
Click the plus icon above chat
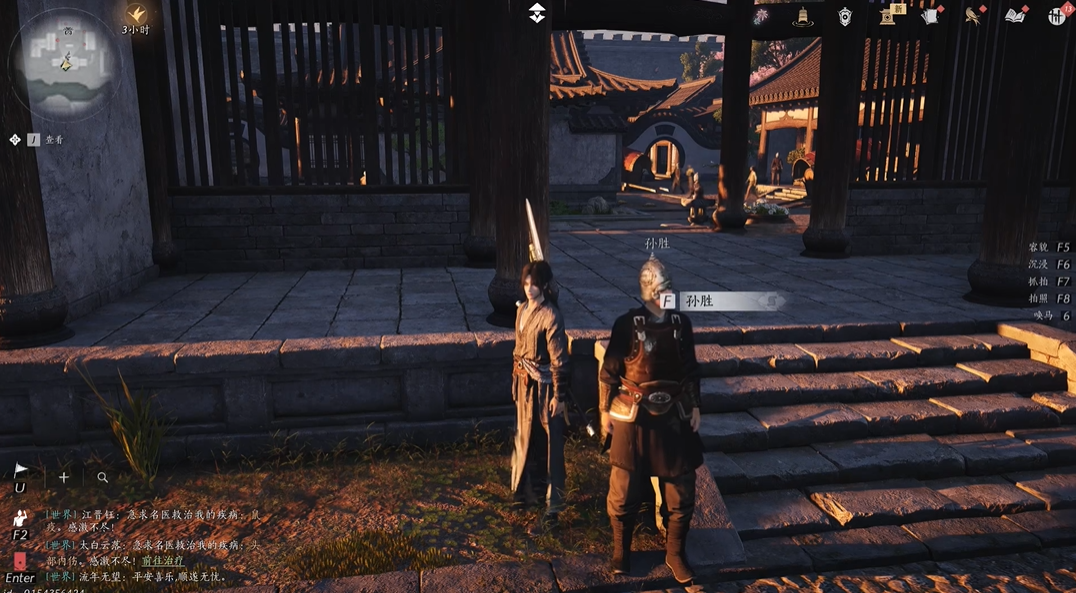pos(64,478)
